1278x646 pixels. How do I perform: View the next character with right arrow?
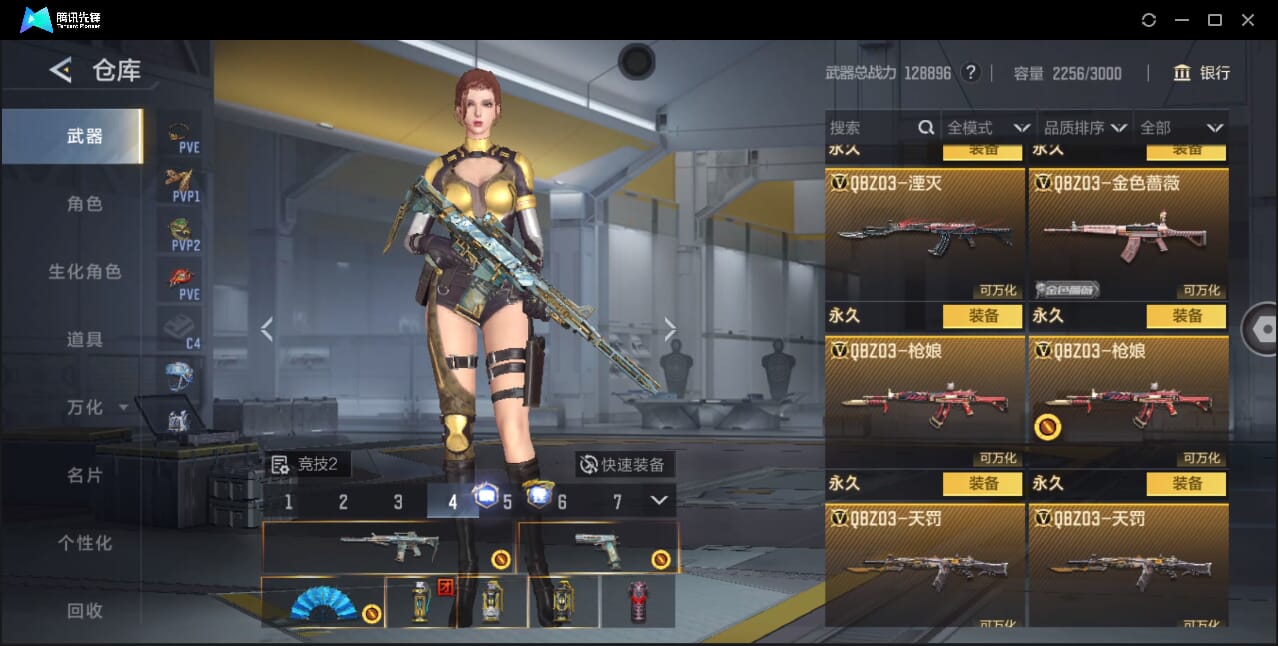coord(670,329)
